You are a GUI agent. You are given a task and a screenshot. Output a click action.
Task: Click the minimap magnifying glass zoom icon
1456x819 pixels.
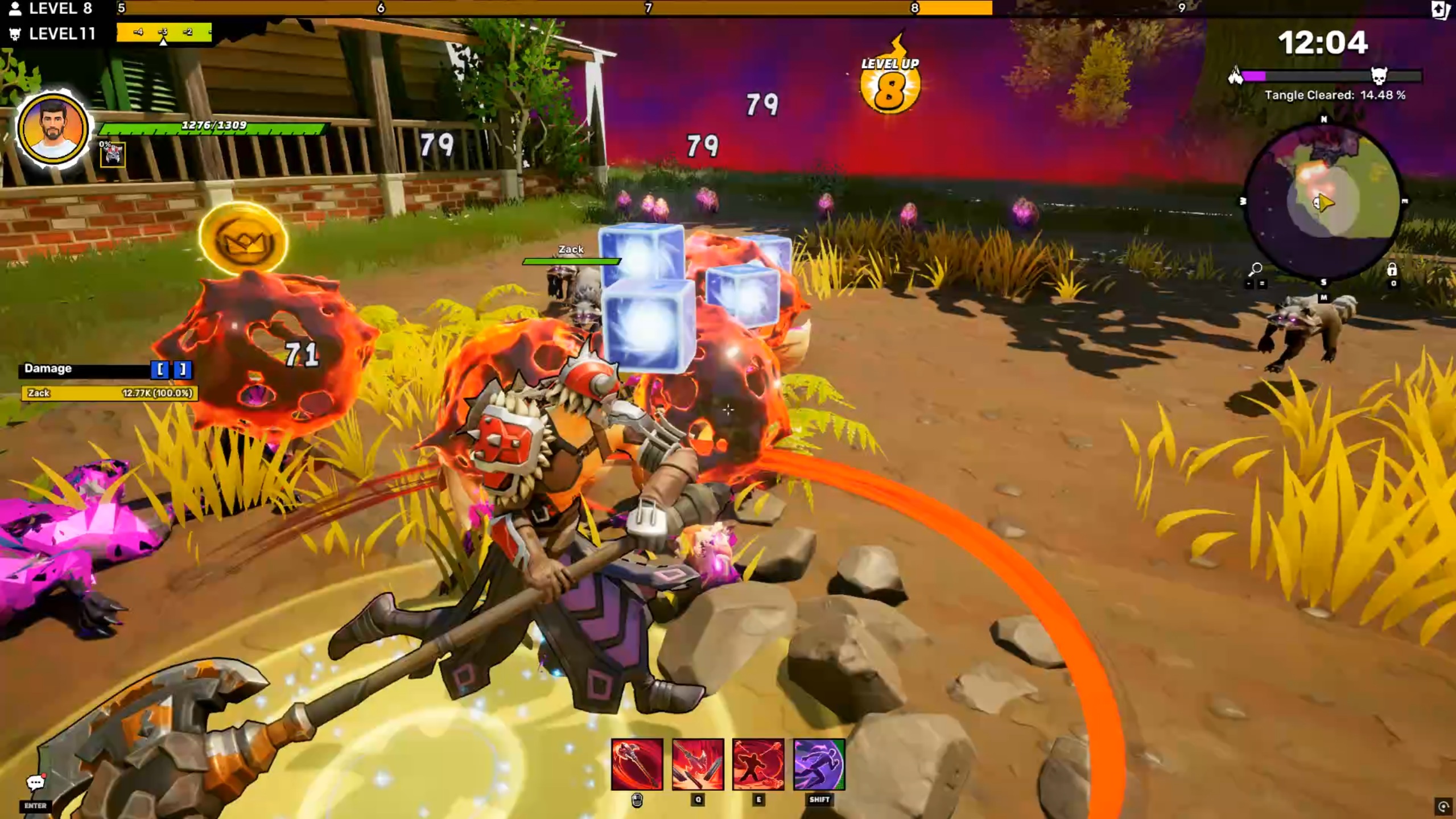click(x=1255, y=269)
